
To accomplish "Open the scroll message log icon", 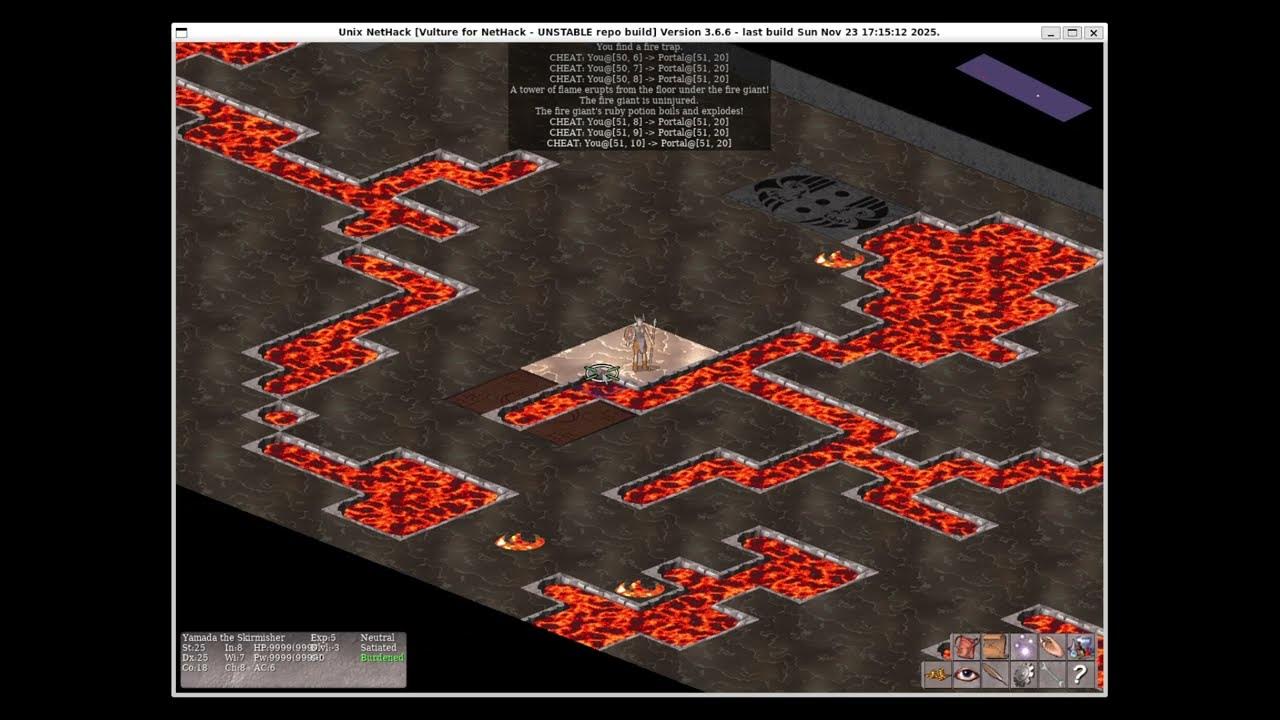I will pos(995,646).
